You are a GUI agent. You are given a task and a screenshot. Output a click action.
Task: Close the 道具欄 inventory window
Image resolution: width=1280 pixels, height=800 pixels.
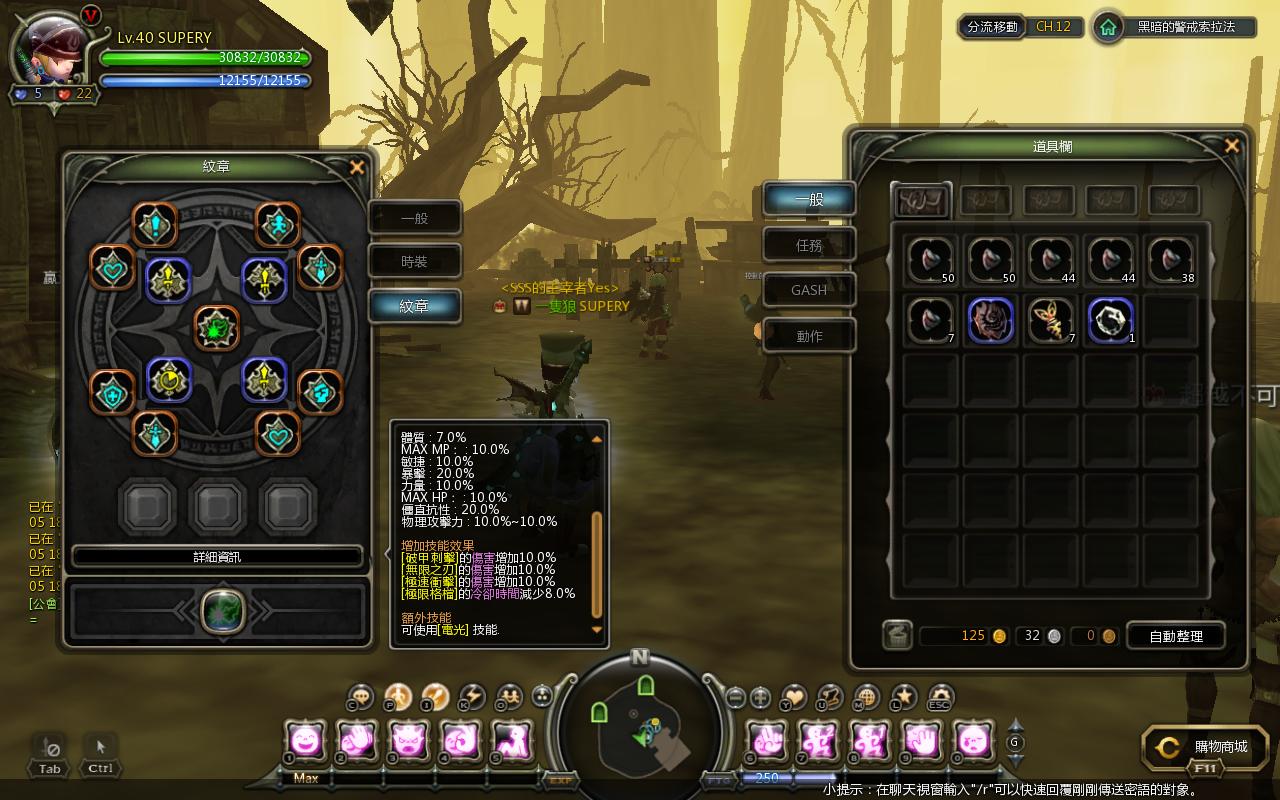pyautogui.click(x=1231, y=146)
